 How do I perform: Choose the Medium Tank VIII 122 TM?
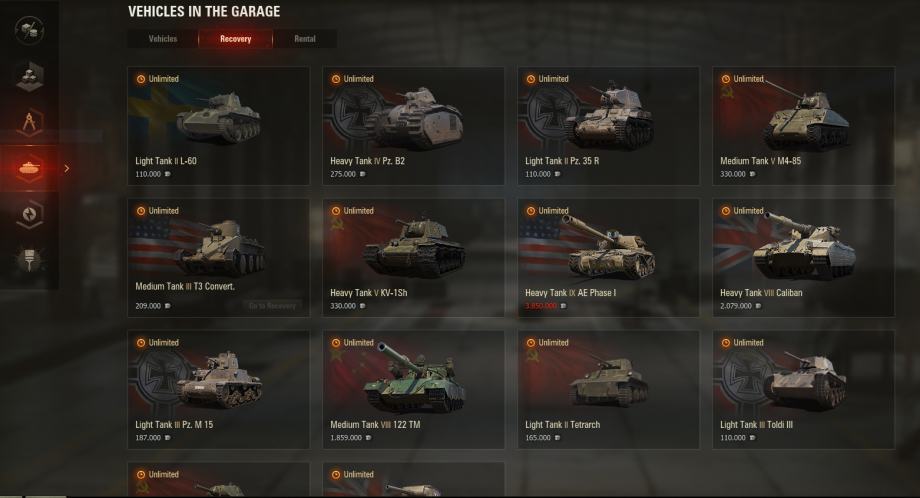413,389
